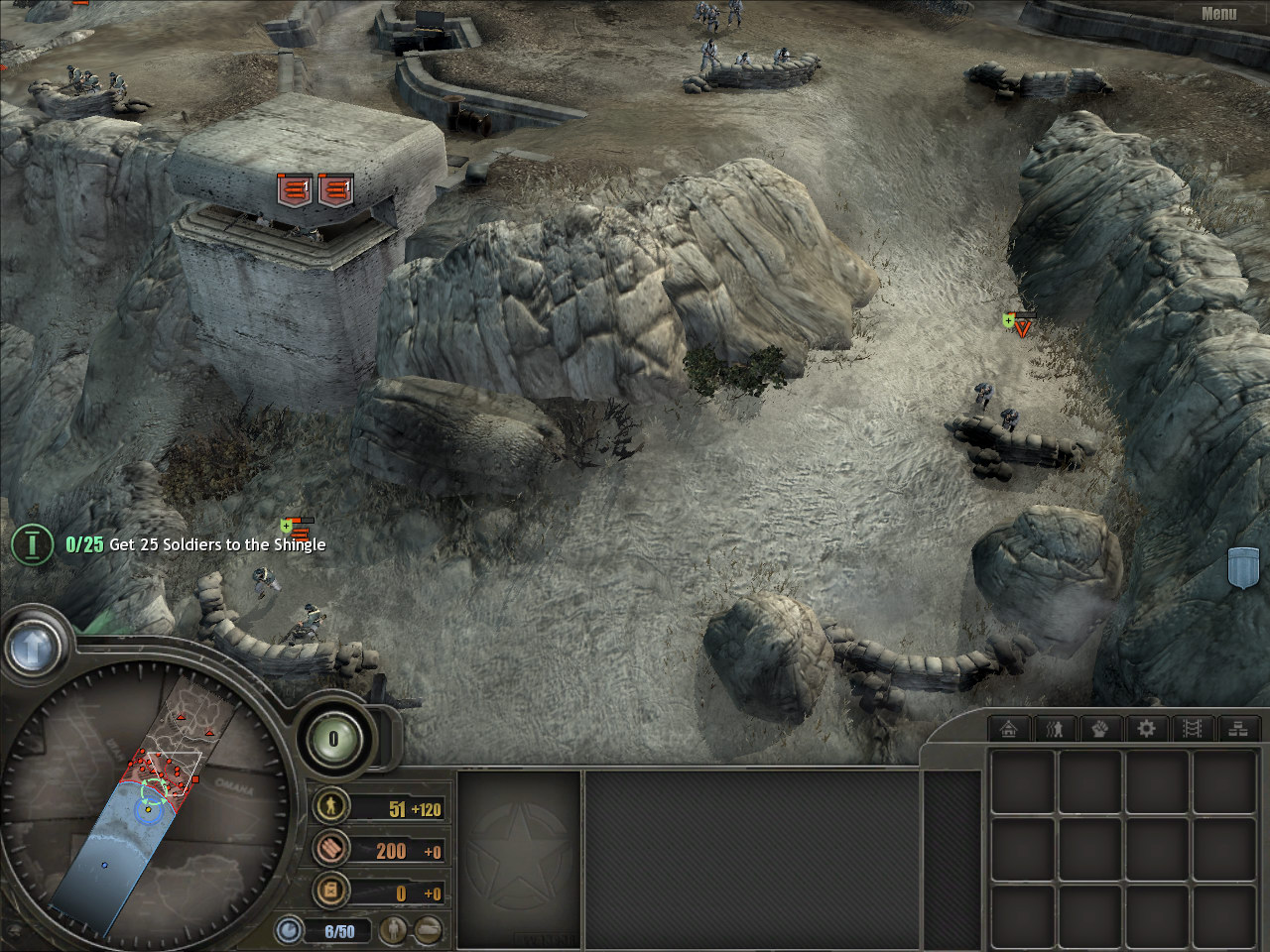Click the population cap pie icon
Screen dimensions: 1270x952
(290, 931)
